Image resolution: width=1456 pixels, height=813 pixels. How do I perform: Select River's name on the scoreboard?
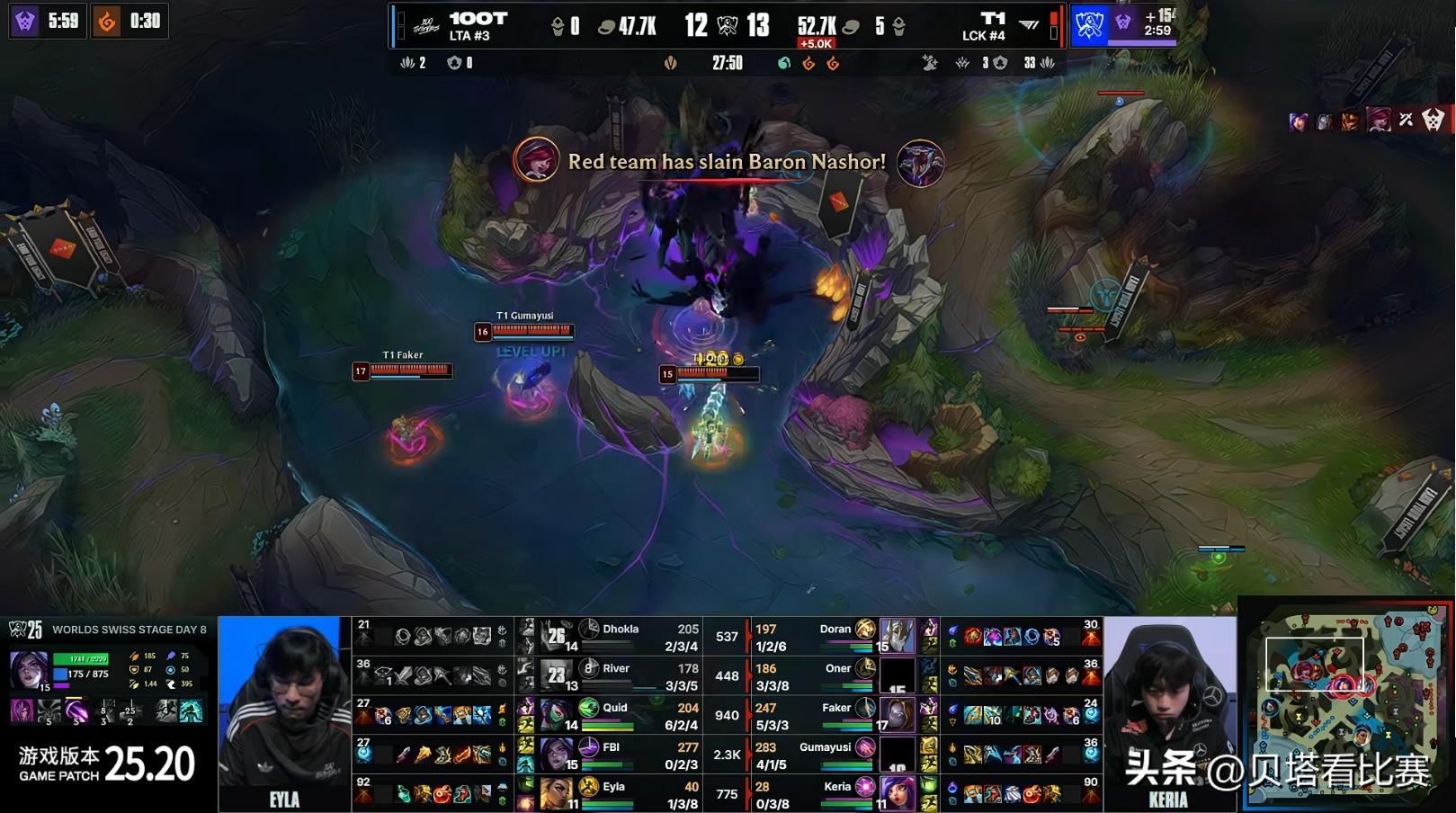[616, 668]
